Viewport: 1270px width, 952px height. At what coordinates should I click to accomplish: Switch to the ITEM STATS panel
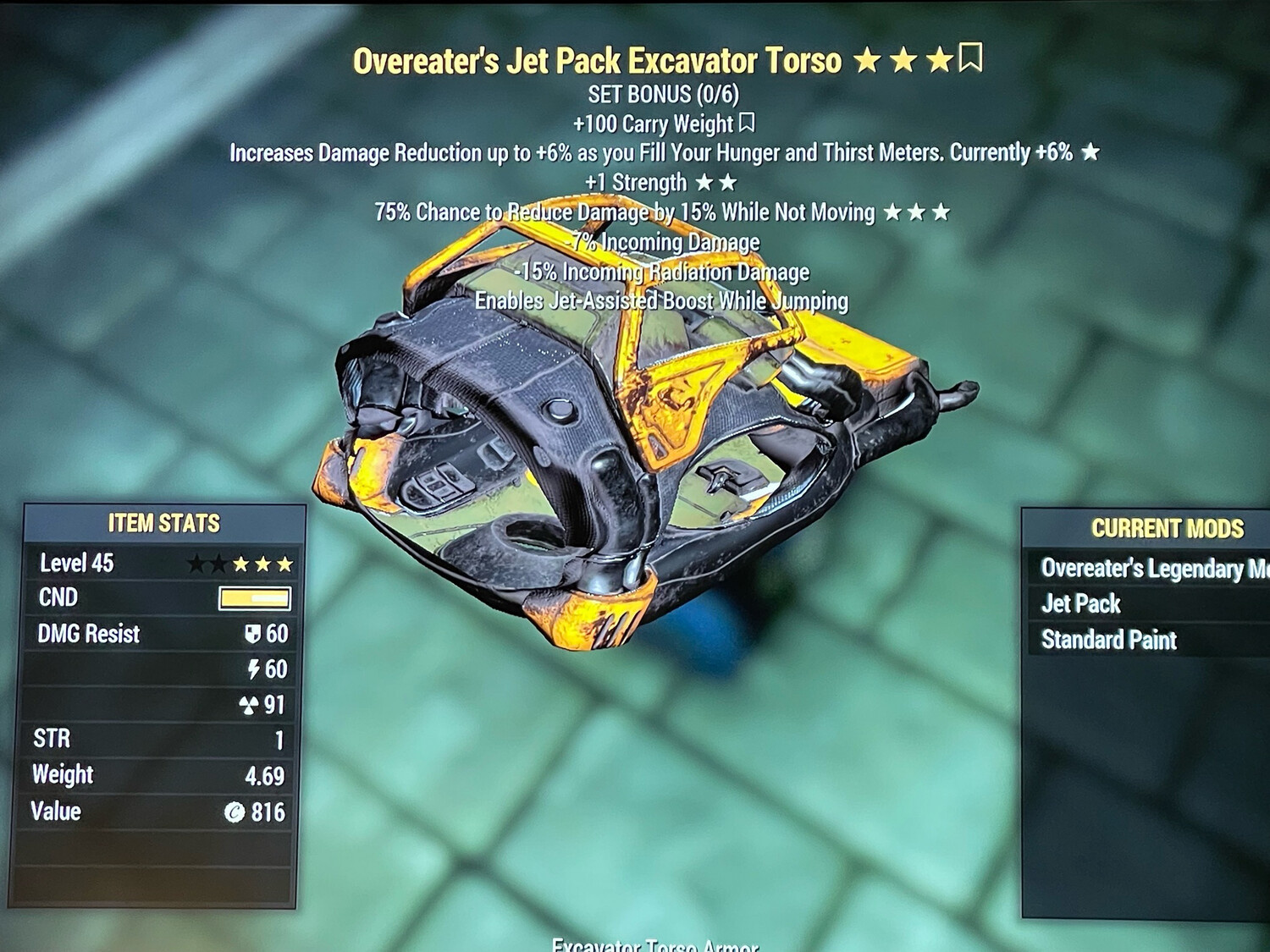163,523
